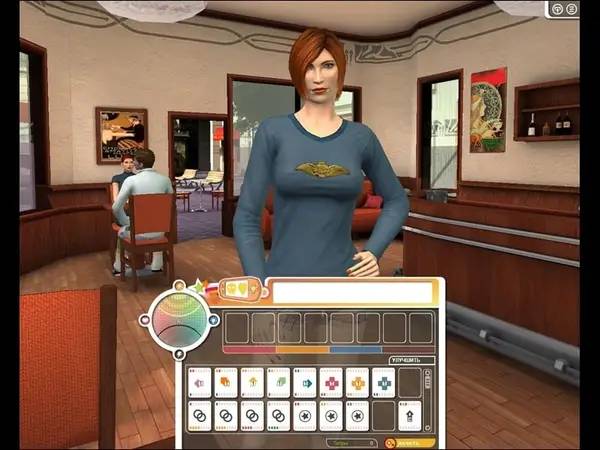Pick the yellow up-arrow card
The height and width of the screenshot is (450, 600).
[252, 382]
